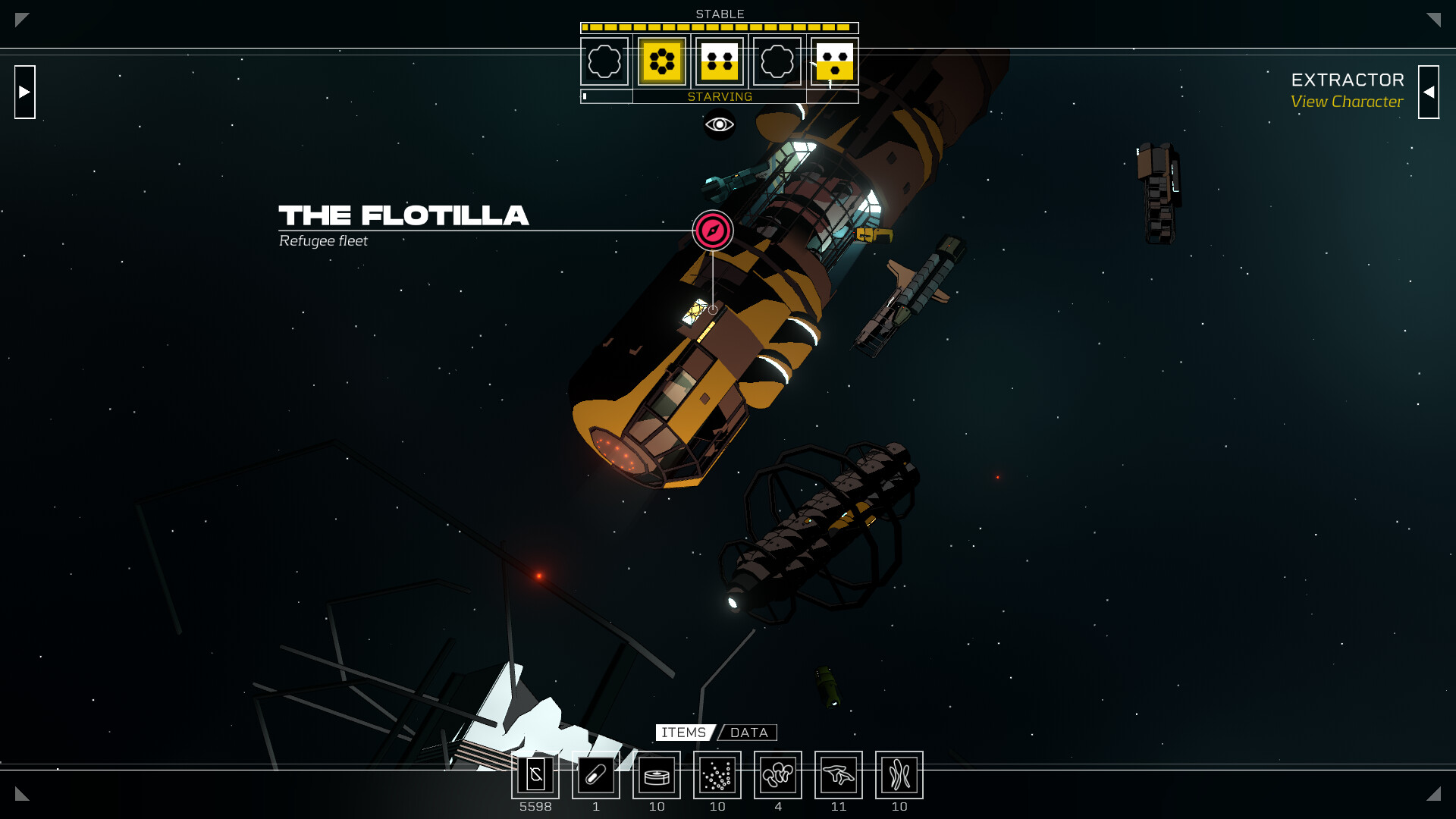Viewport: 1456px width, 819px height.
Task: Select the scattered seeds item icon
Action: [717, 775]
